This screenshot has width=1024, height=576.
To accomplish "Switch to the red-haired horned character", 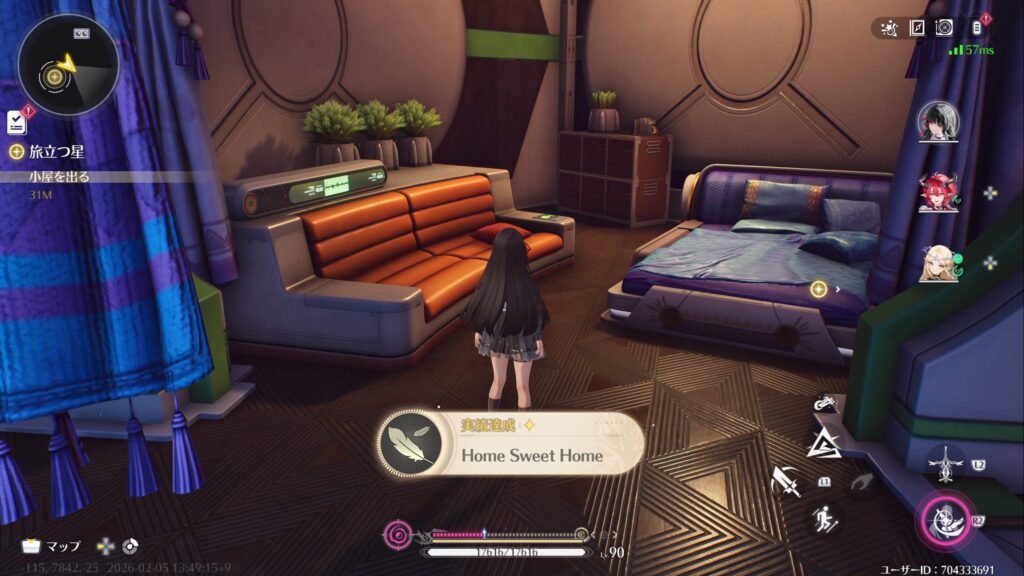I will coord(938,192).
